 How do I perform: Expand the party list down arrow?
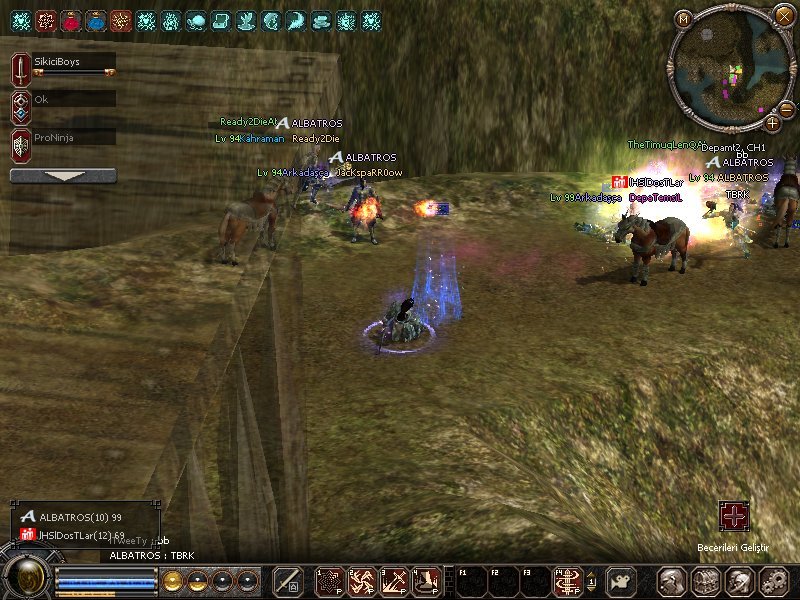(x=63, y=176)
